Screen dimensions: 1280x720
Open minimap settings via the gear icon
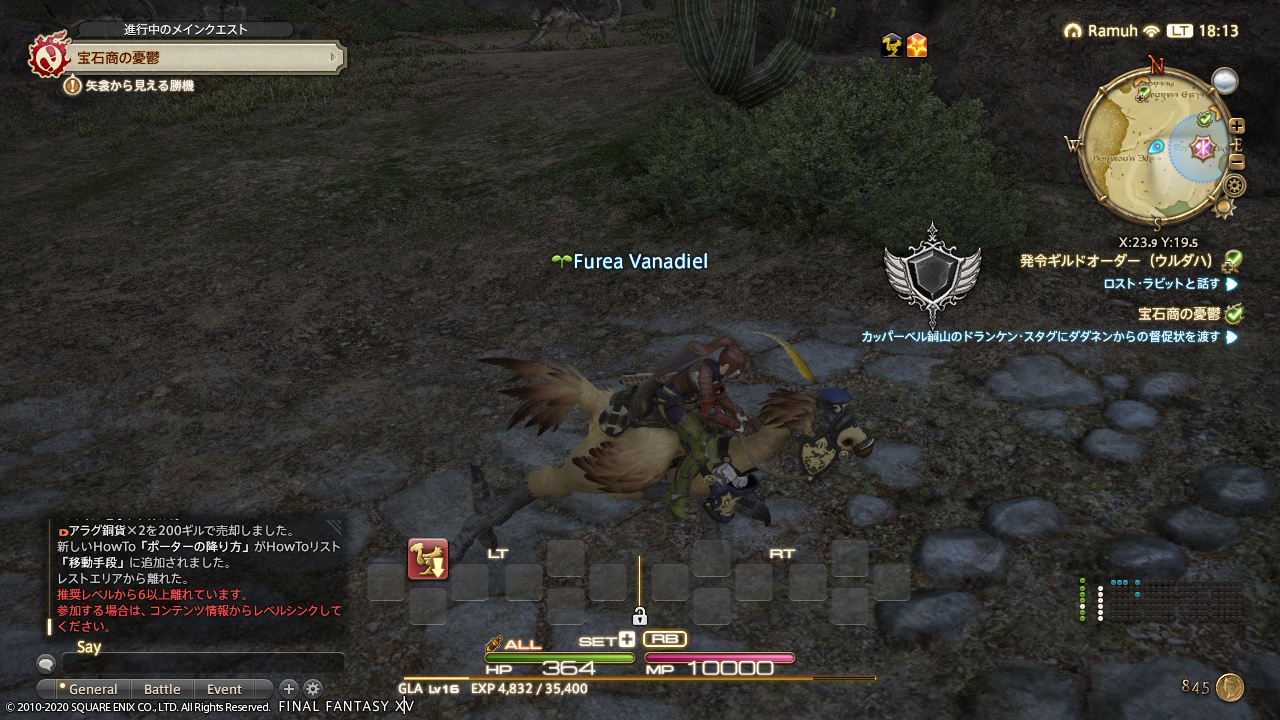click(1234, 186)
